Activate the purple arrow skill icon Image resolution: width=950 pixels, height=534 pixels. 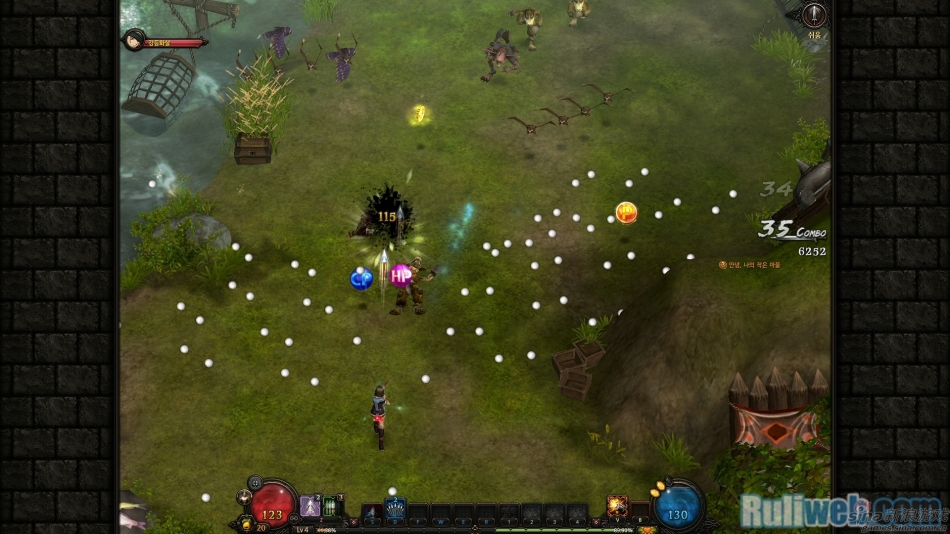(x=310, y=506)
